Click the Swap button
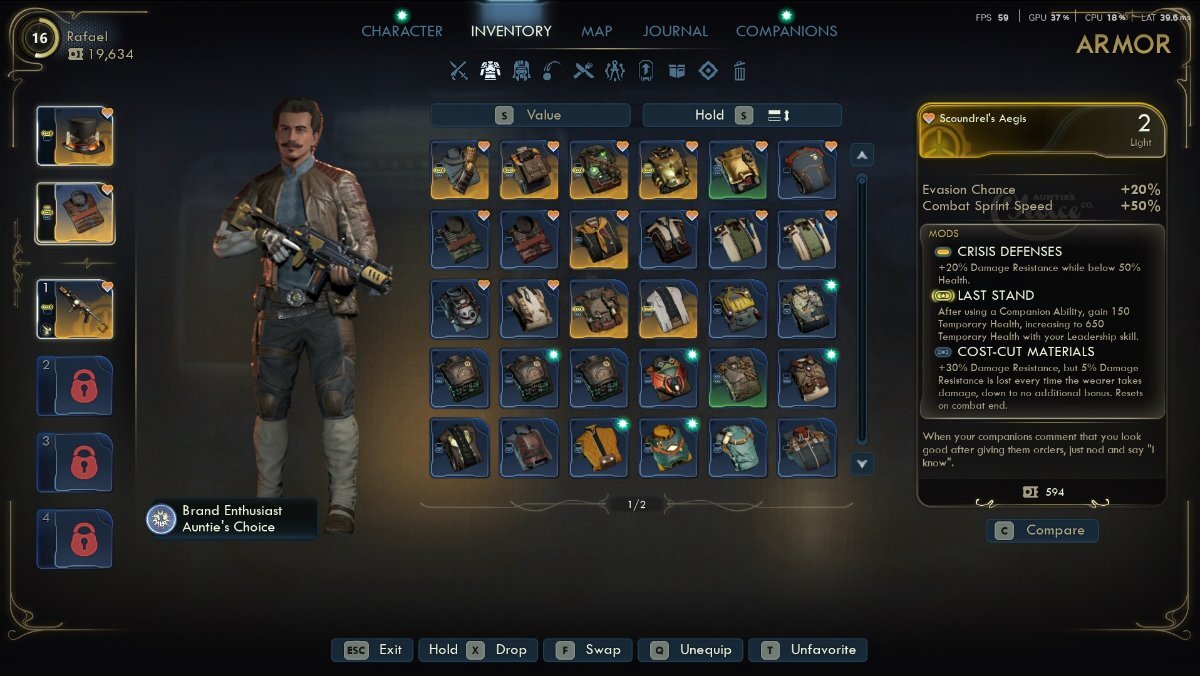 point(589,650)
